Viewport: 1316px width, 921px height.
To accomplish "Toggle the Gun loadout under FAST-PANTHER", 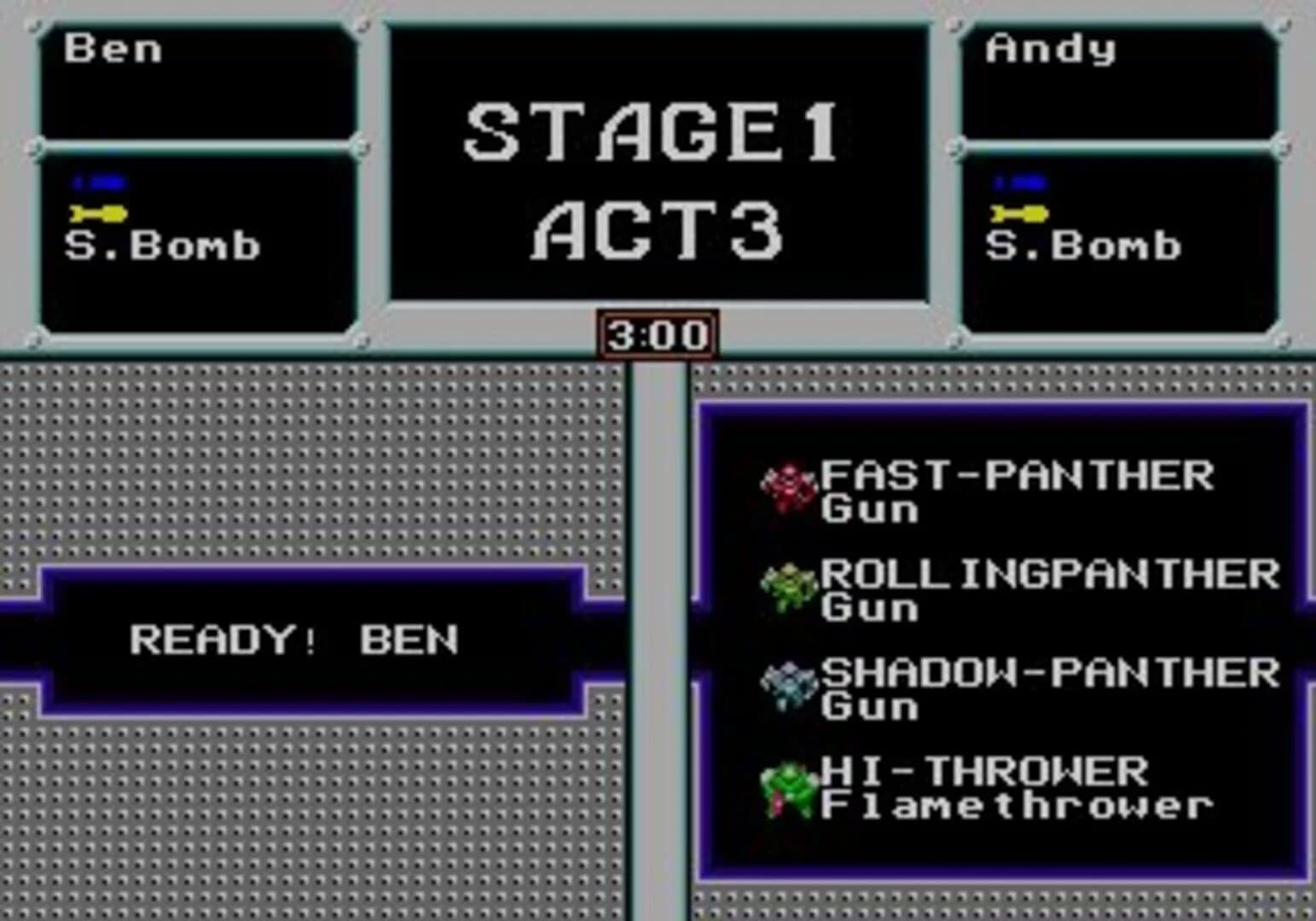I will pyautogui.click(x=870, y=512).
